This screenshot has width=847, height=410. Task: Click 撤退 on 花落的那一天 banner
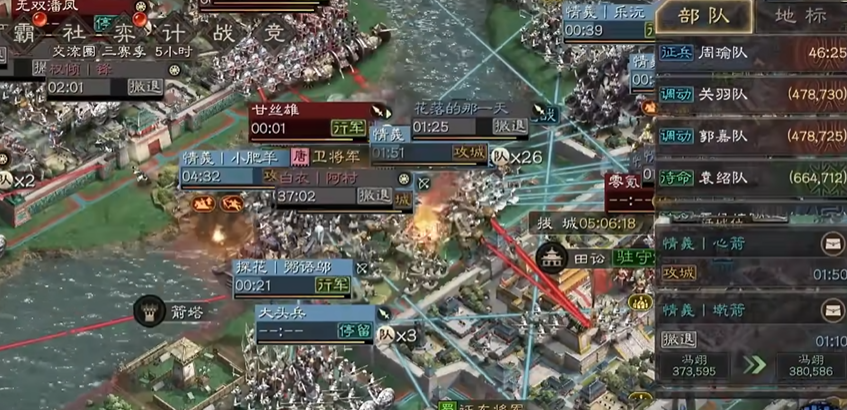point(508,127)
